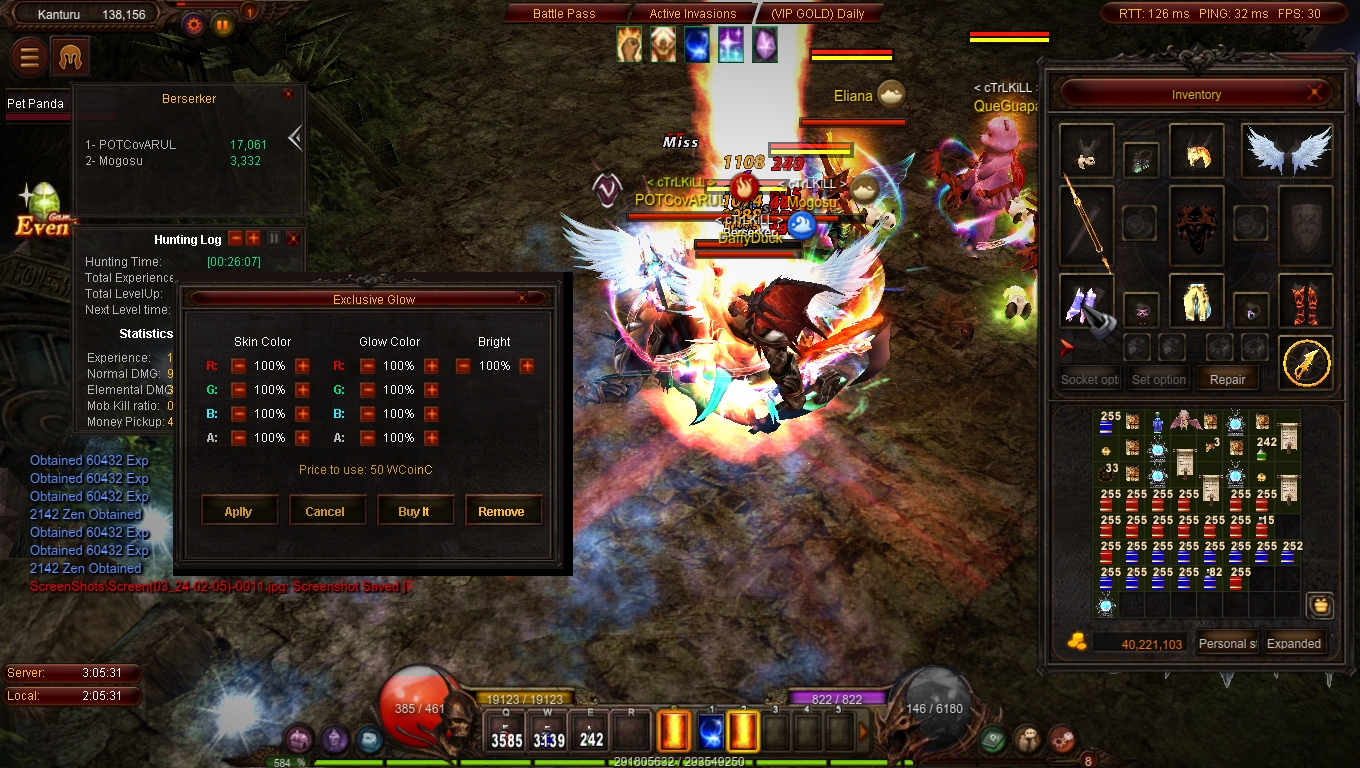
Task: Switch to the Expanded inventory
Action: click(x=1294, y=643)
